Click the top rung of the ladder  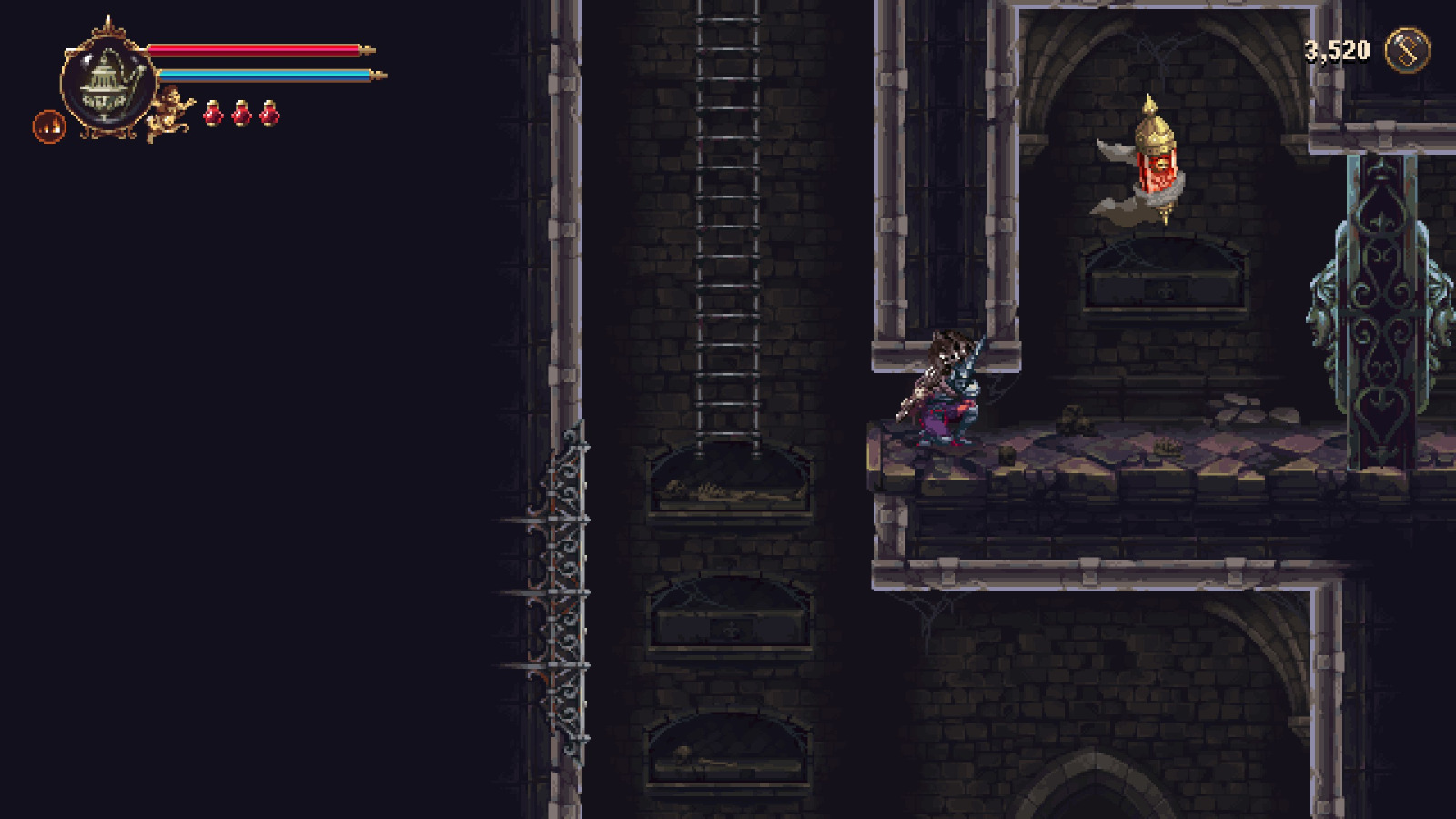pyautogui.click(x=728, y=18)
